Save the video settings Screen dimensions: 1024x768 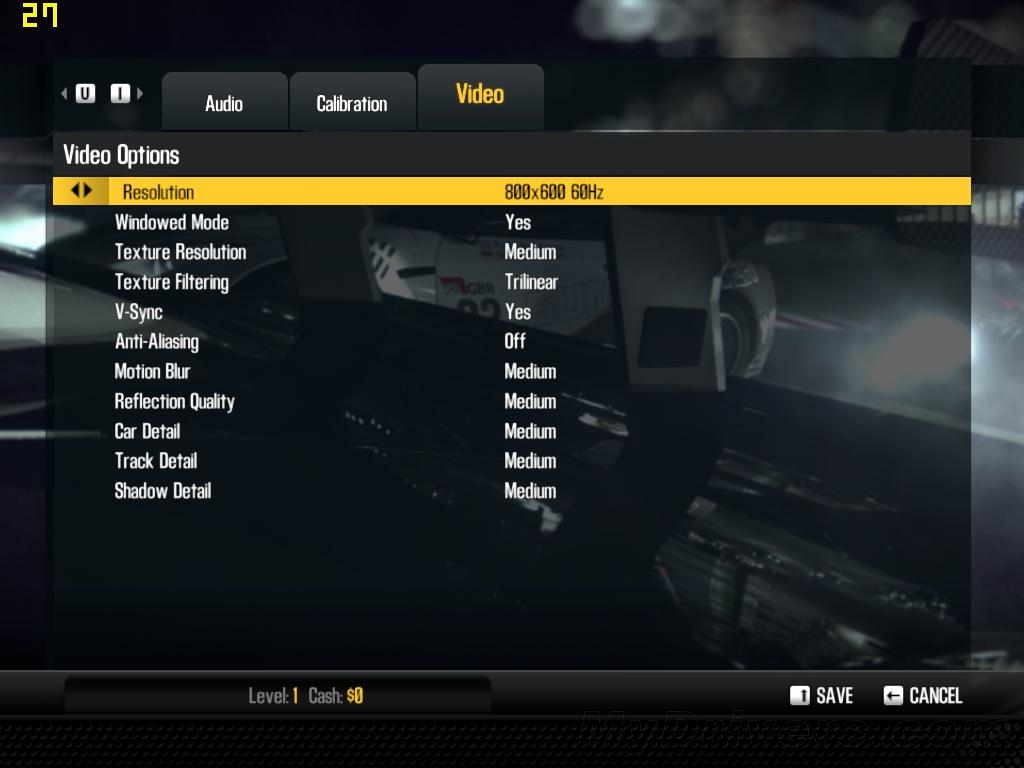(x=822, y=696)
